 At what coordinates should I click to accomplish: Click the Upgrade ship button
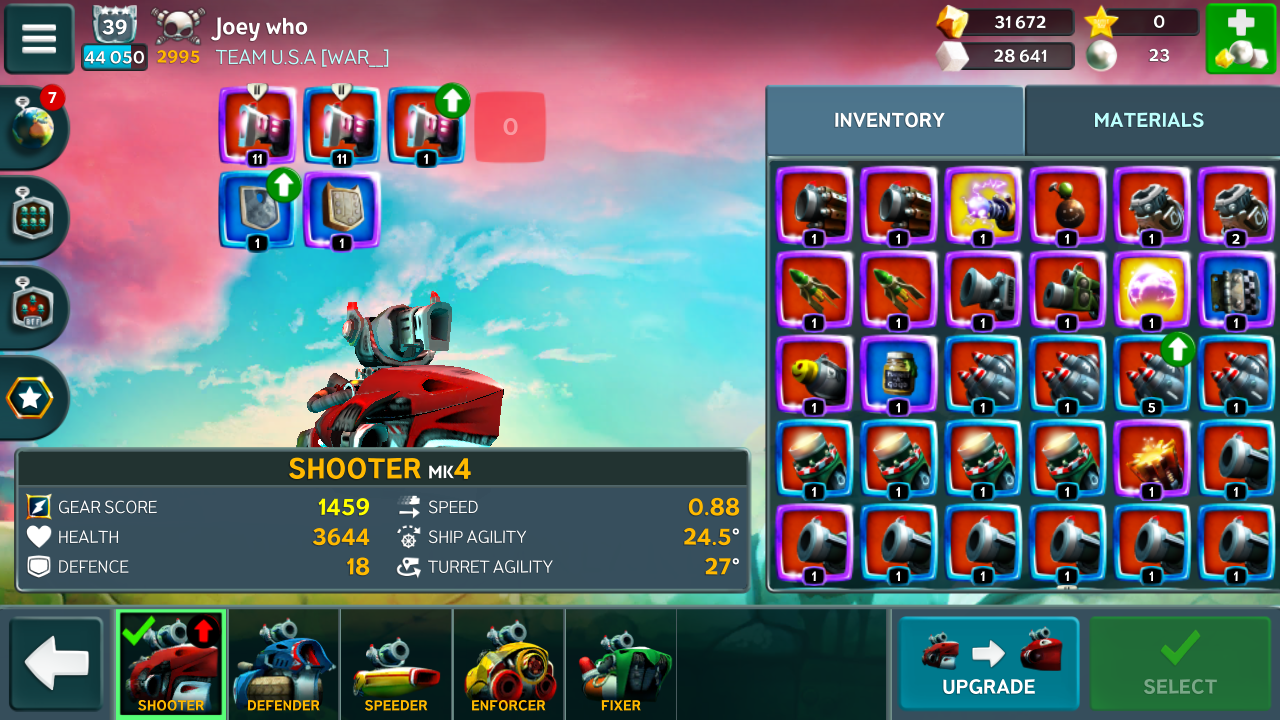(x=988, y=663)
